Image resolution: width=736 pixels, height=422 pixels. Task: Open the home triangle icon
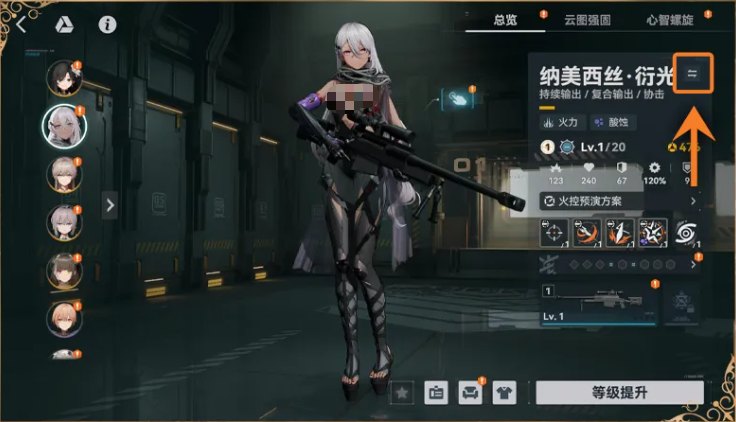point(63,24)
